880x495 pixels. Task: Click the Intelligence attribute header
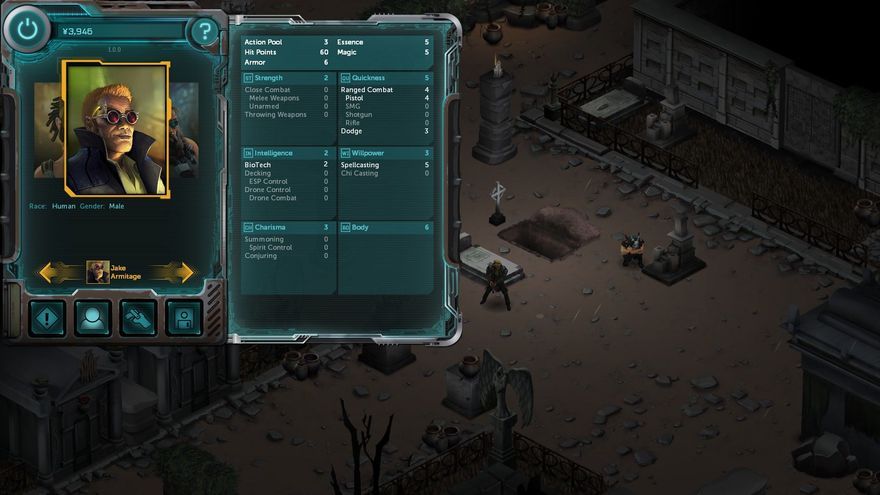(x=287, y=153)
